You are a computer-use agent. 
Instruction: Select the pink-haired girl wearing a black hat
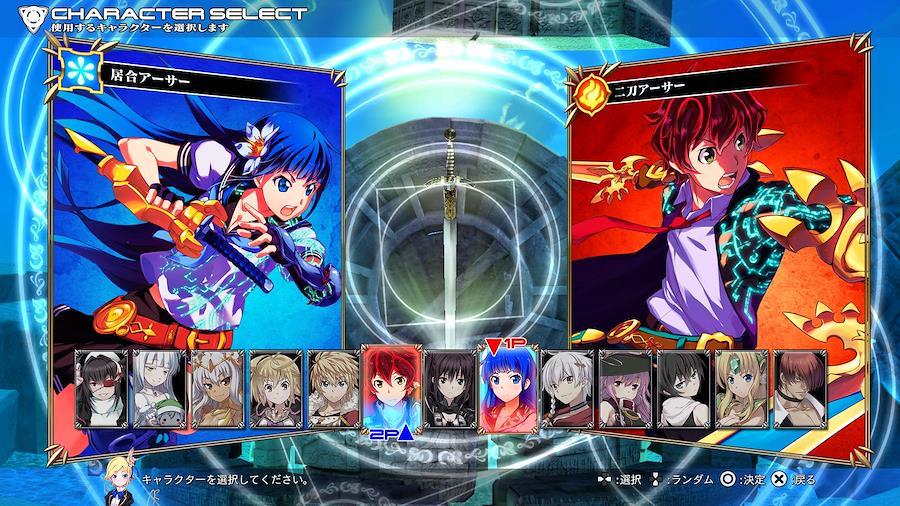[x=625, y=389]
